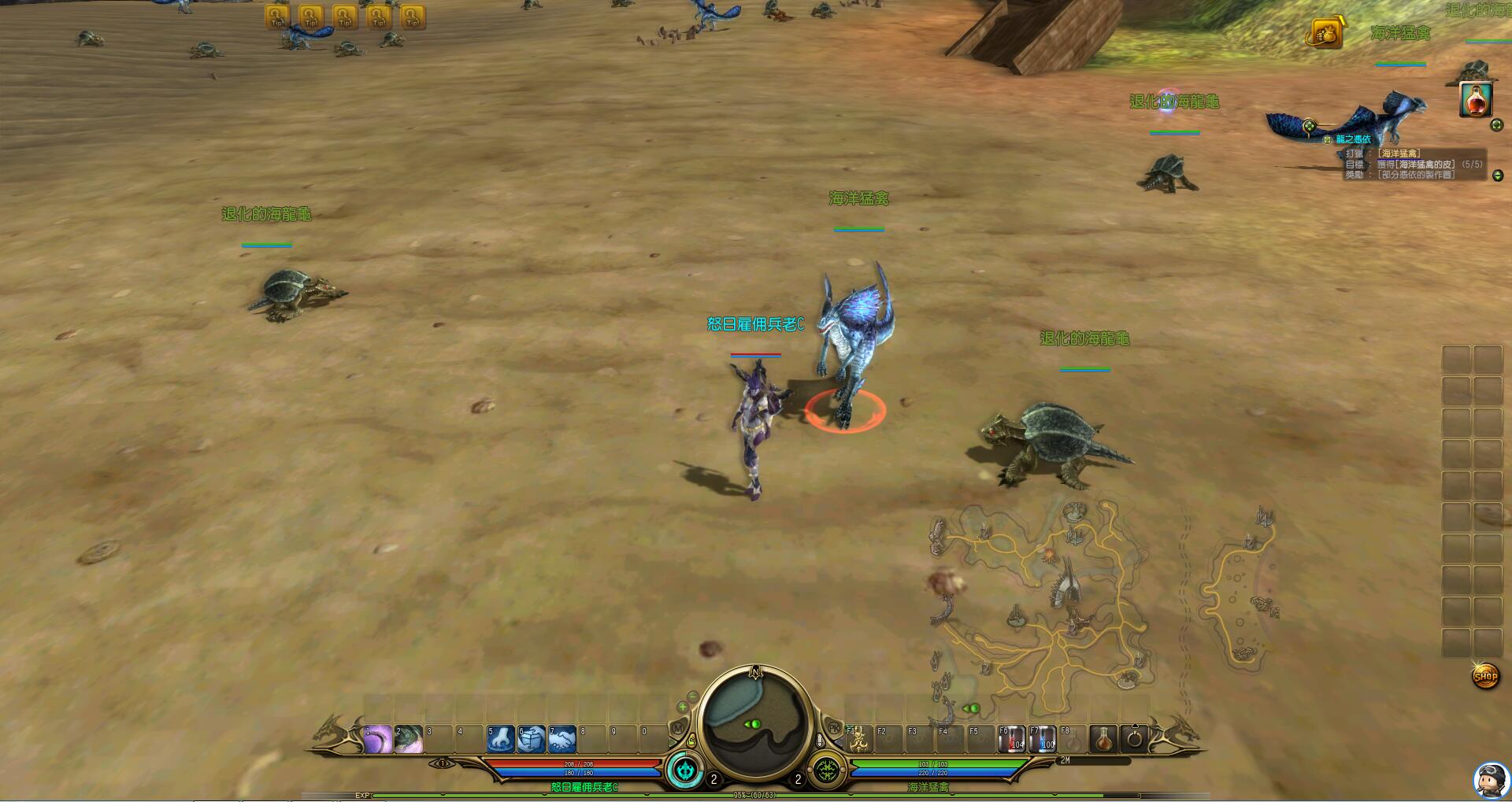The image size is (1512, 802).
Task: Zoom in the minimap with the plus button
Action: tap(683, 708)
